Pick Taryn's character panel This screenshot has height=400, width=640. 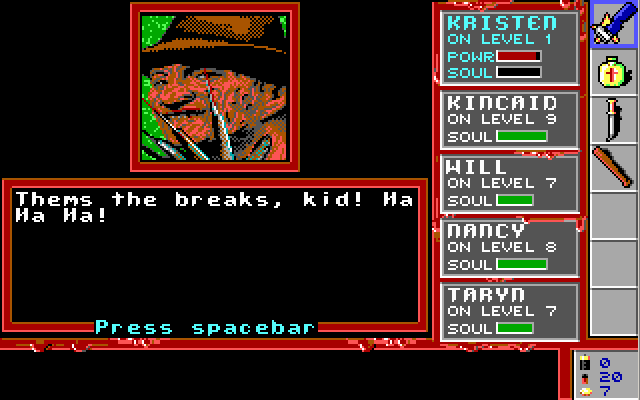click(x=511, y=311)
